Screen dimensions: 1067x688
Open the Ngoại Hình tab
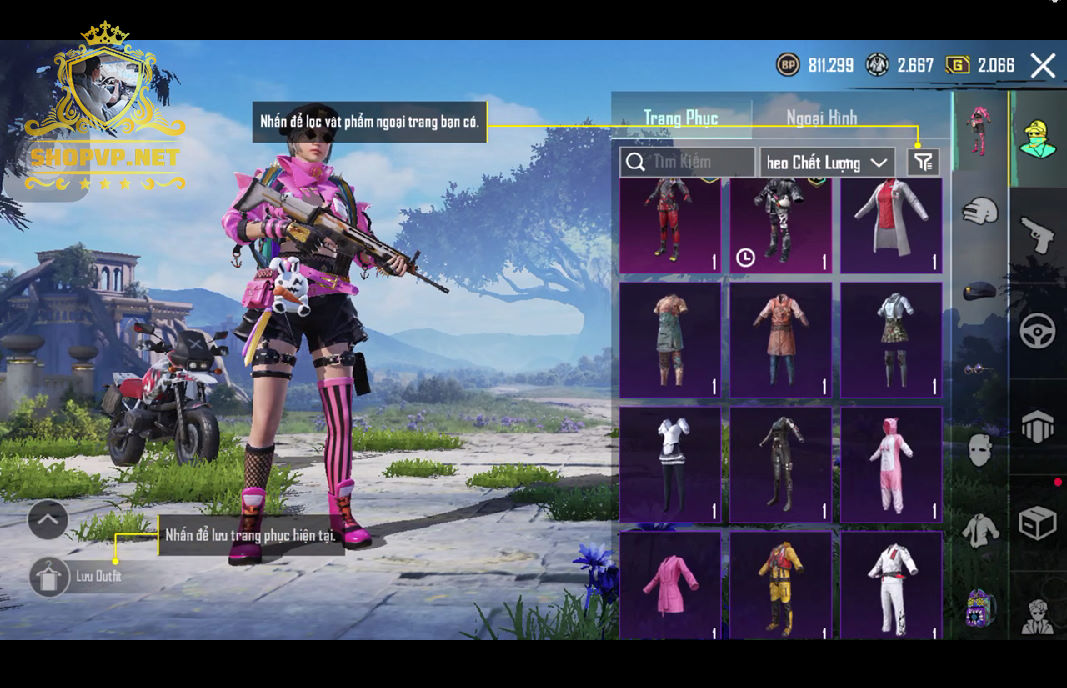821,118
